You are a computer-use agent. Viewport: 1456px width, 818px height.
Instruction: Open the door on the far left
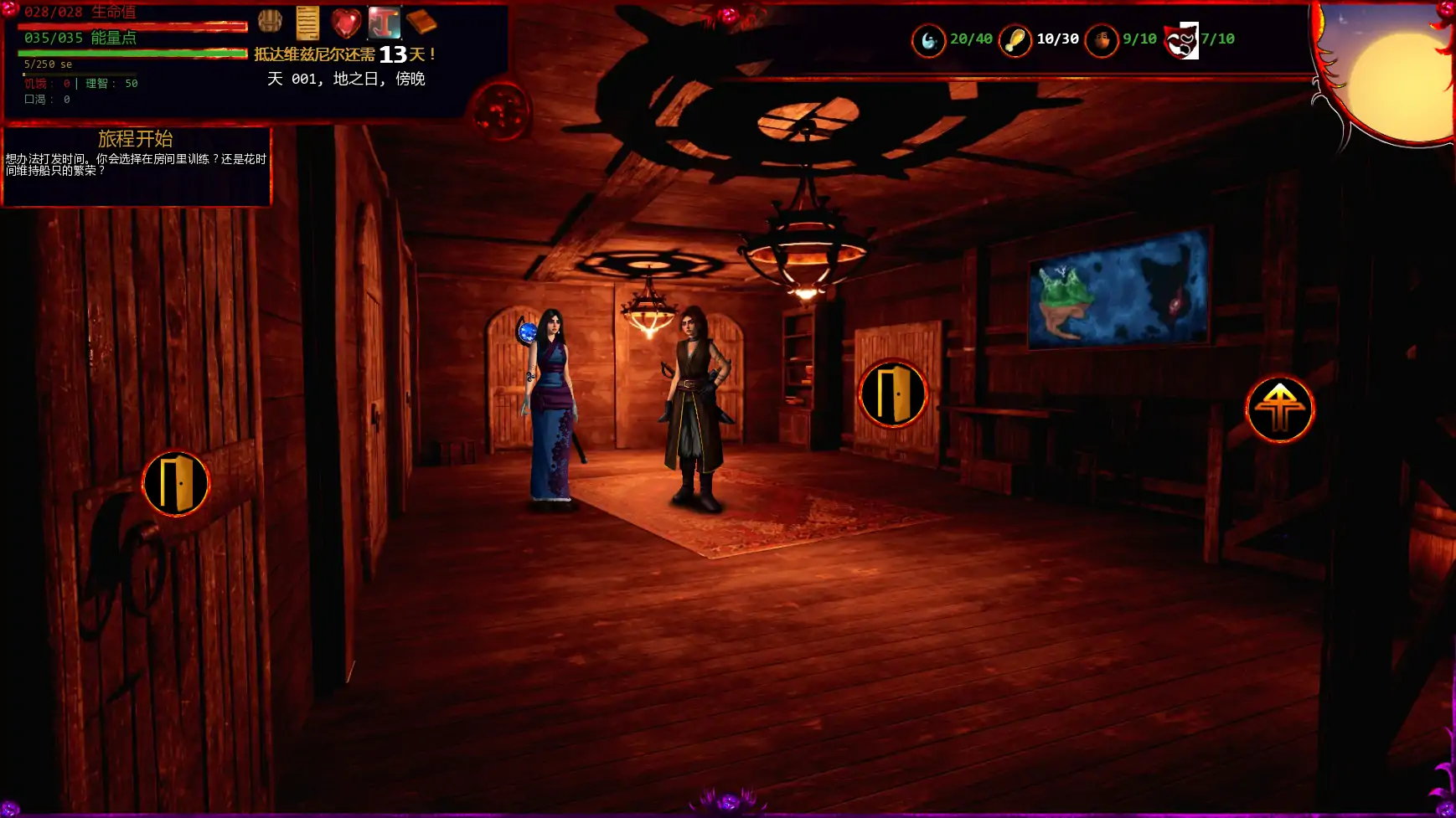pyautogui.click(x=176, y=484)
